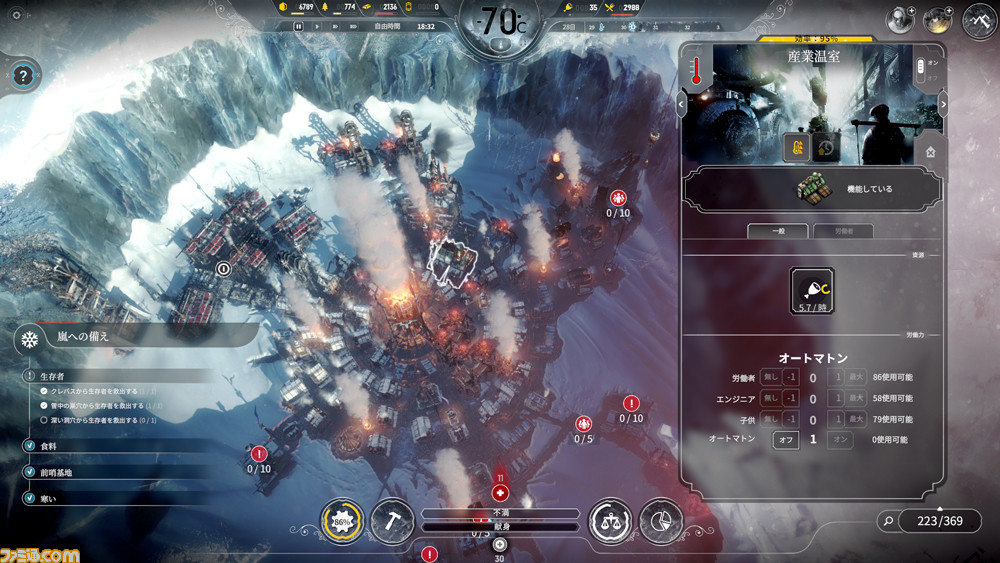Pause the game speed
The width and height of the screenshot is (1000, 563).
(298, 26)
